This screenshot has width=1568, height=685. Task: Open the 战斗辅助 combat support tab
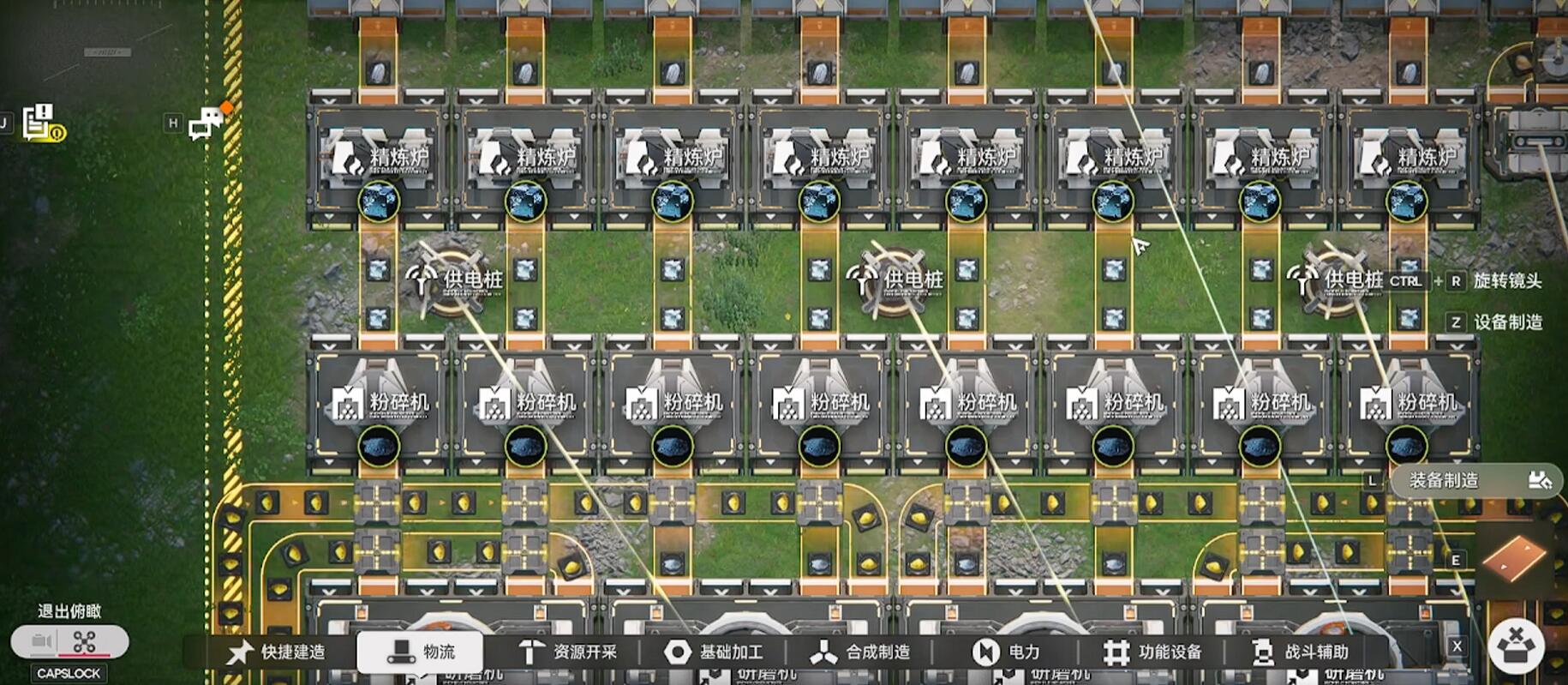point(1300,652)
